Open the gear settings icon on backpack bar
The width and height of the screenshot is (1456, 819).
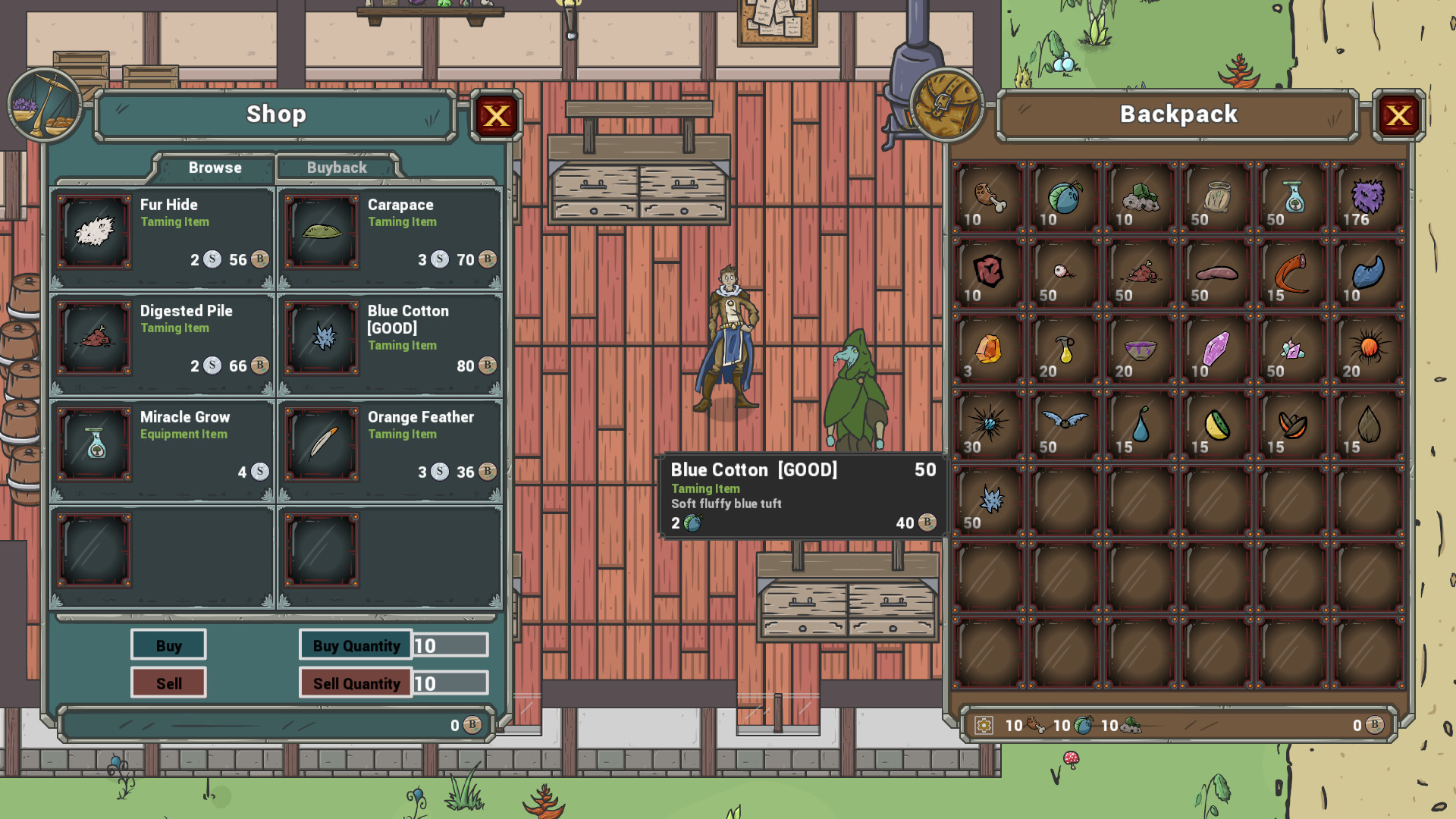984,725
